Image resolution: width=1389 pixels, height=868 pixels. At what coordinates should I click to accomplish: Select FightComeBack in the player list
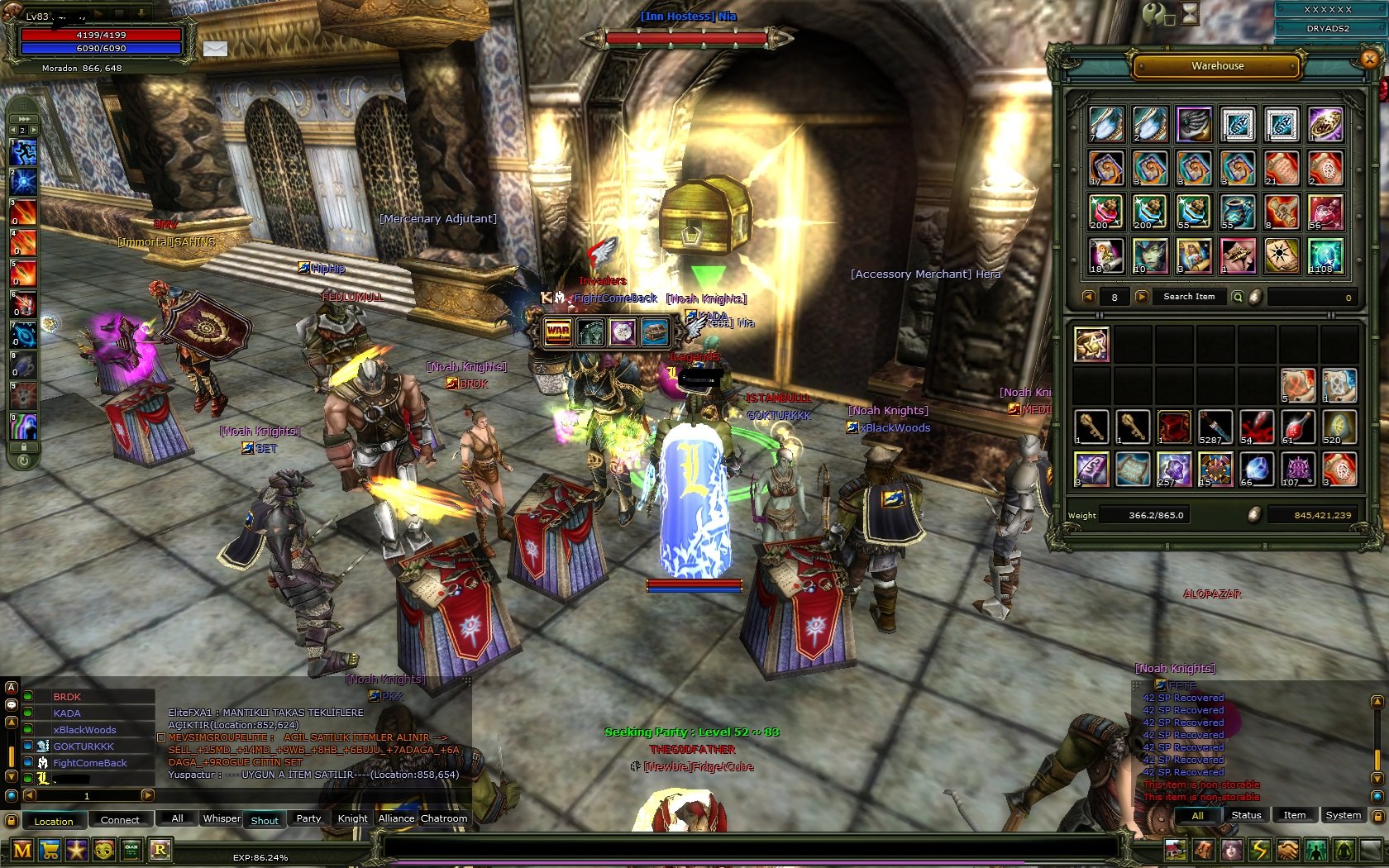pos(90,763)
